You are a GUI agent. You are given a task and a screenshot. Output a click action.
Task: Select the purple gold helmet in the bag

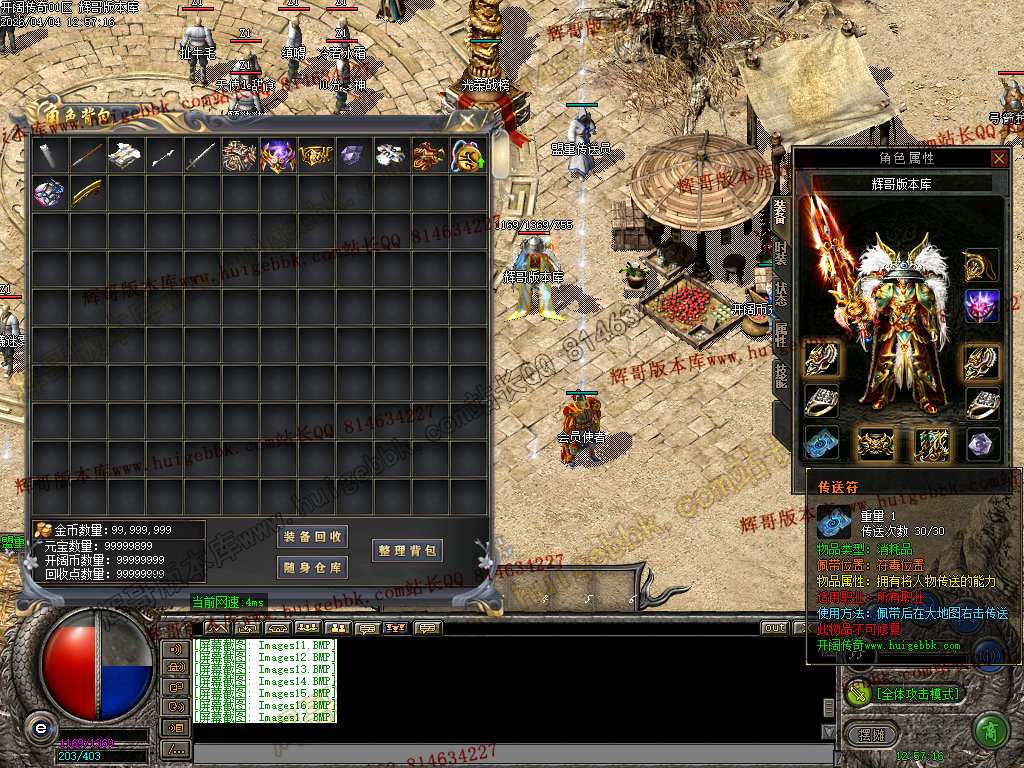point(277,155)
